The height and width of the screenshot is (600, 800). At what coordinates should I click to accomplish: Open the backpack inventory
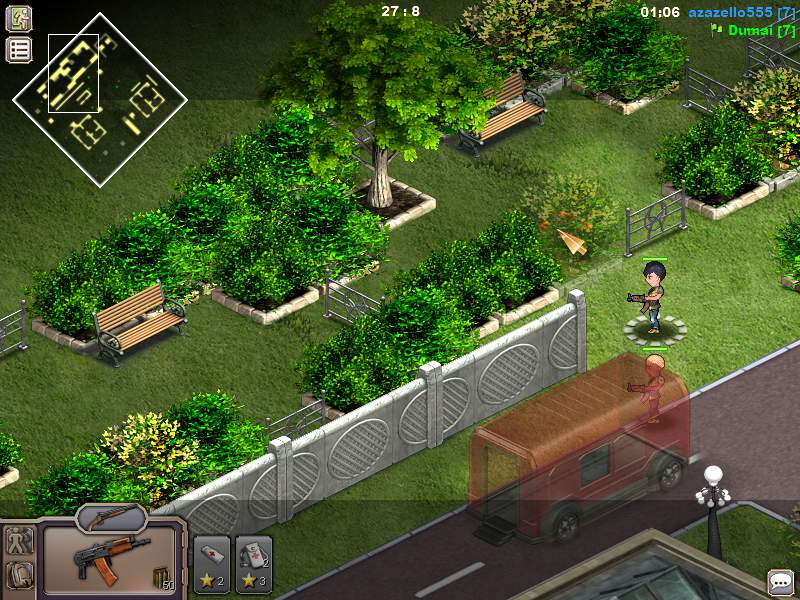(19, 575)
